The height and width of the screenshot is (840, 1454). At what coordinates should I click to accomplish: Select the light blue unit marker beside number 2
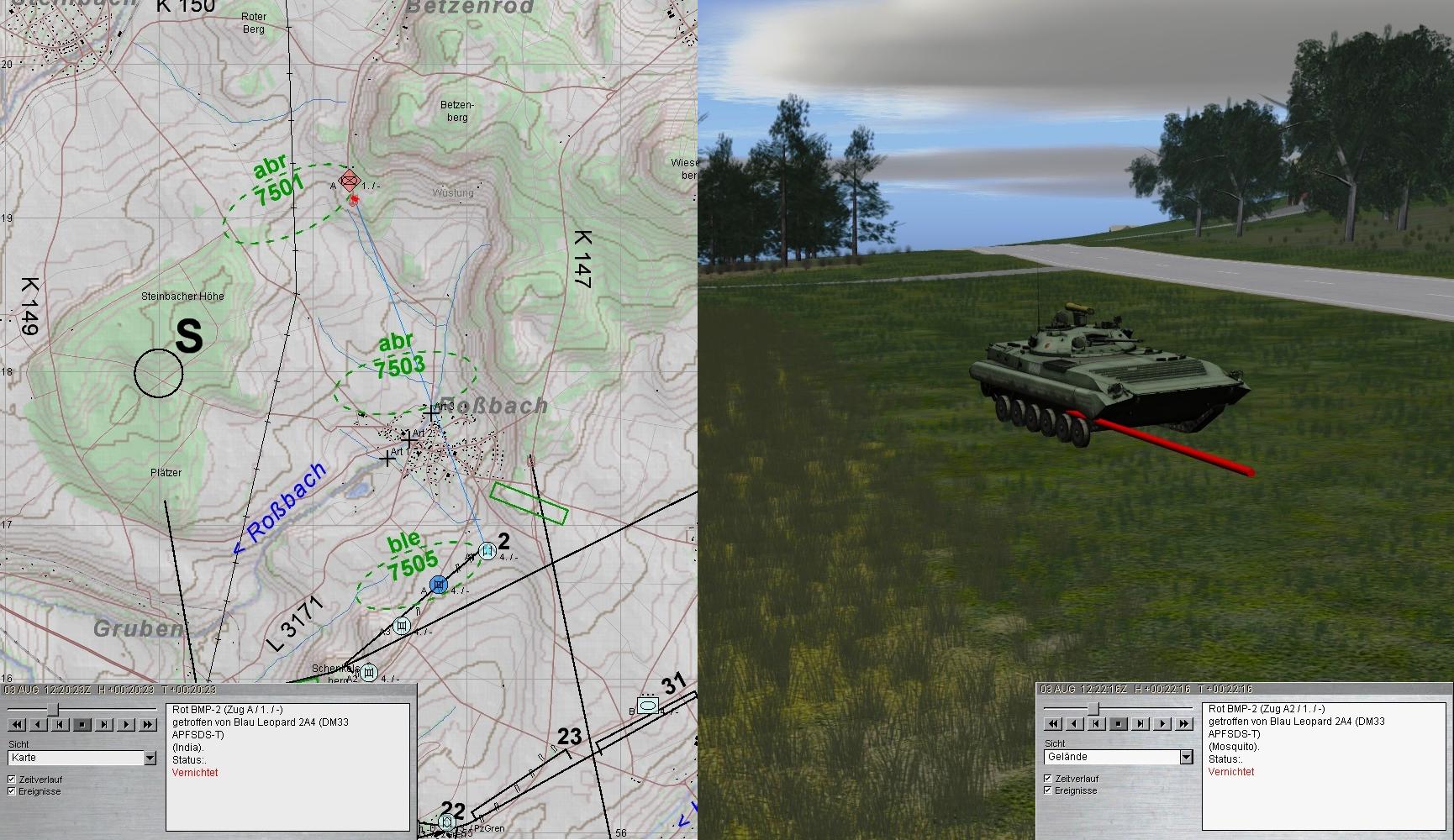click(x=486, y=551)
